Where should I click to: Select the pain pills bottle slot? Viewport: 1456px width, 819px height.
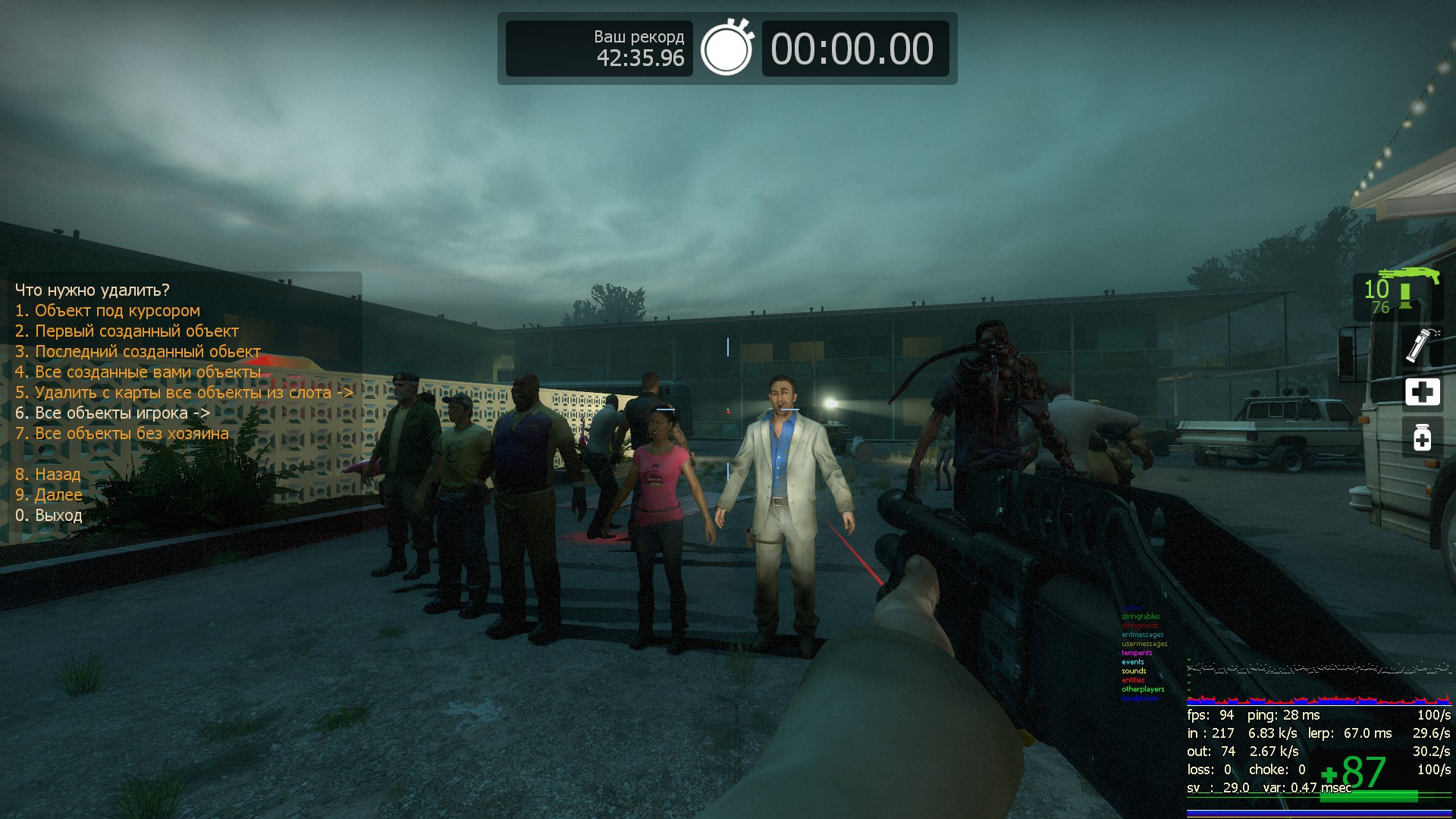1422,437
